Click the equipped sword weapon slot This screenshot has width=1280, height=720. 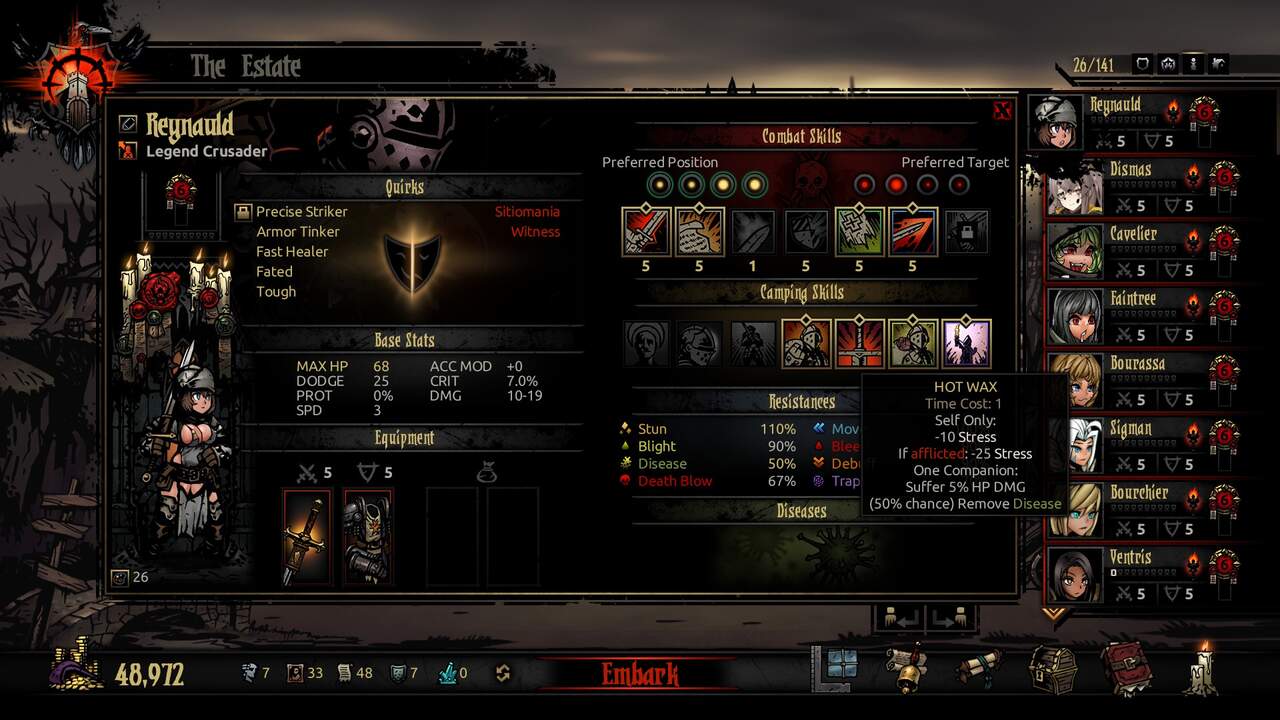point(306,537)
